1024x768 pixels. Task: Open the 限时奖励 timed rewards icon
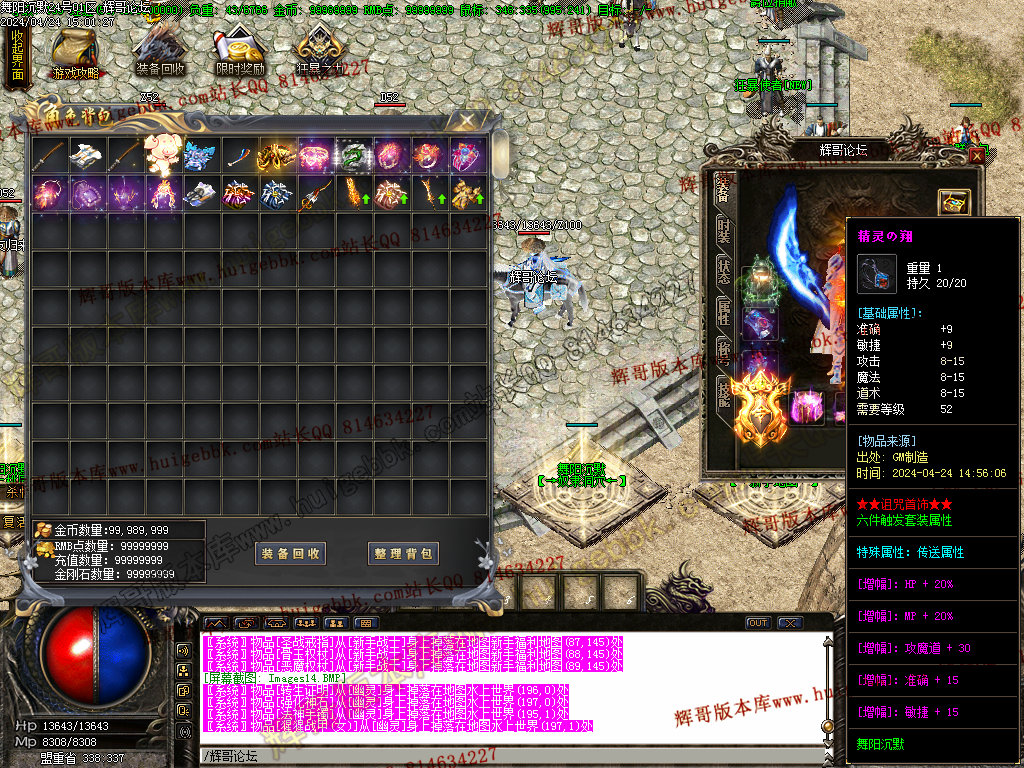tap(240, 50)
